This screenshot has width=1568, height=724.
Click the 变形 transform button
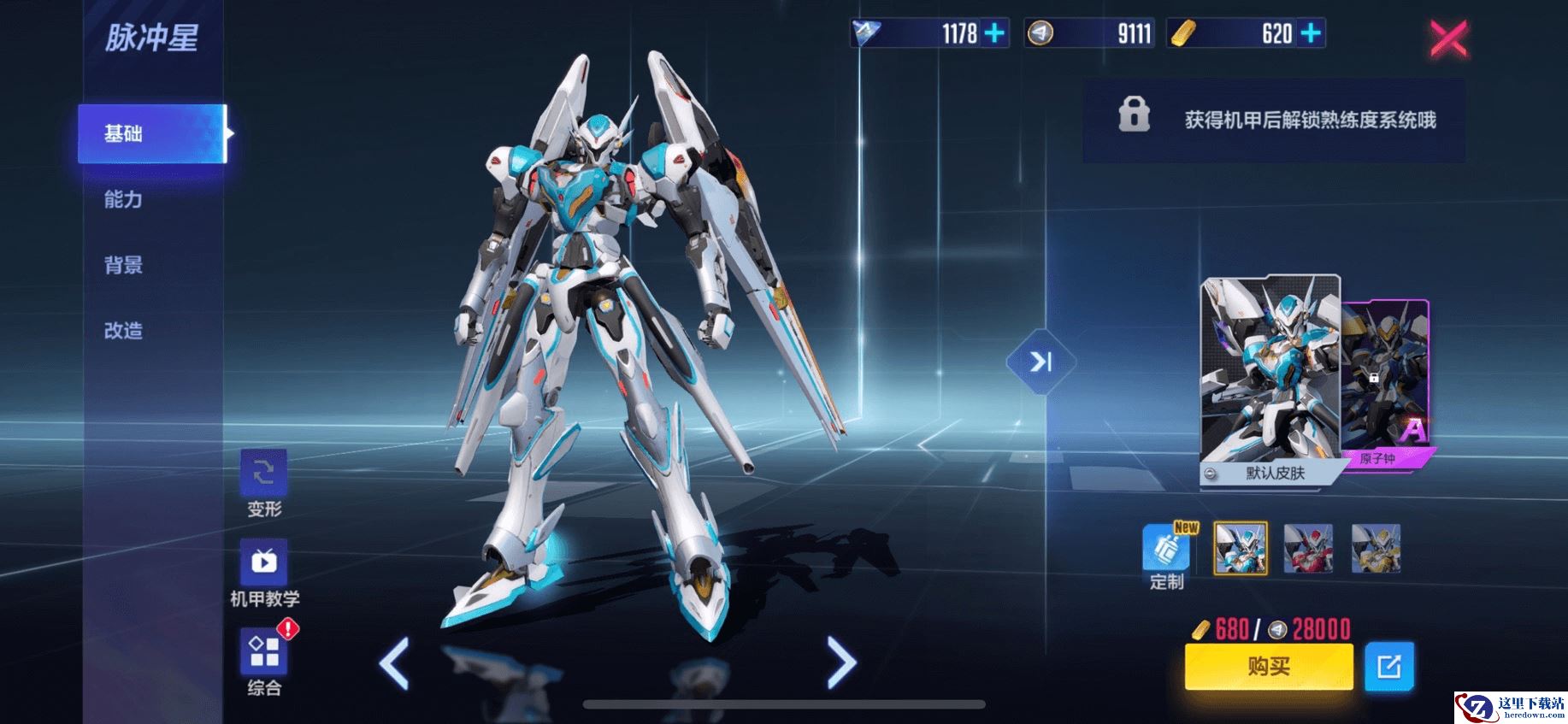pos(264,474)
